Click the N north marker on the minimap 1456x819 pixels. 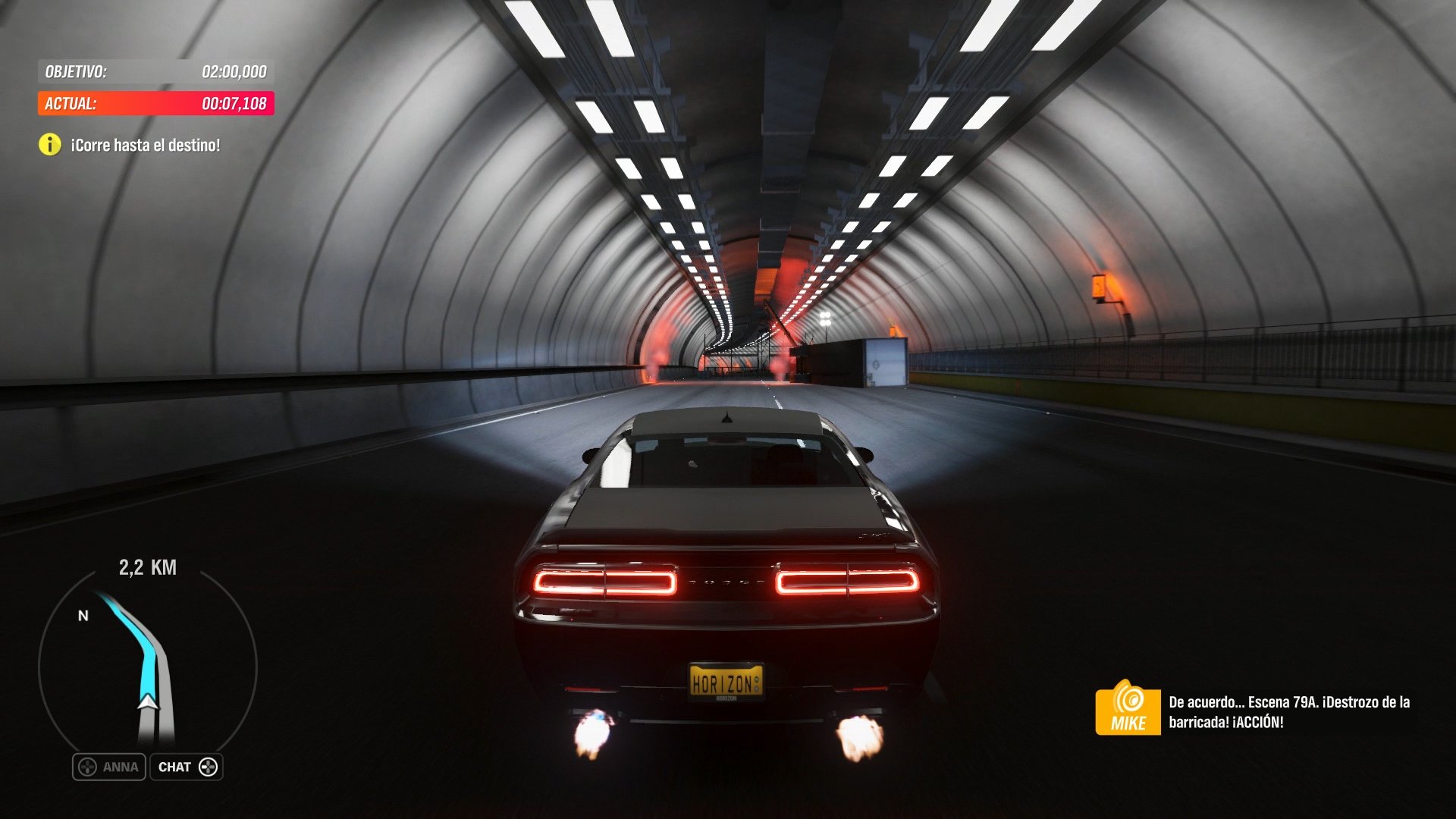(82, 617)
